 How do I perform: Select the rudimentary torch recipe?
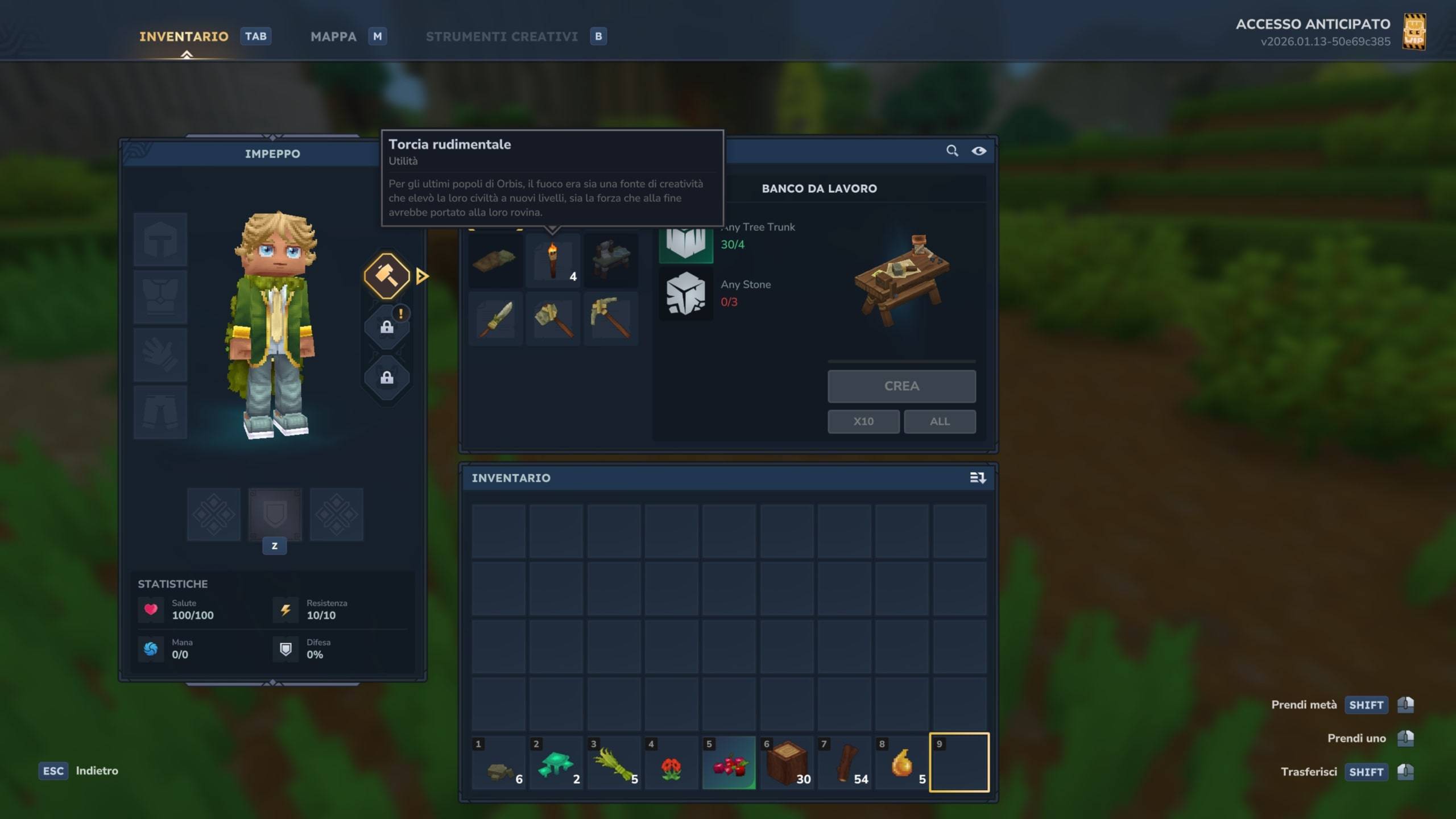[x=553, y=260]
